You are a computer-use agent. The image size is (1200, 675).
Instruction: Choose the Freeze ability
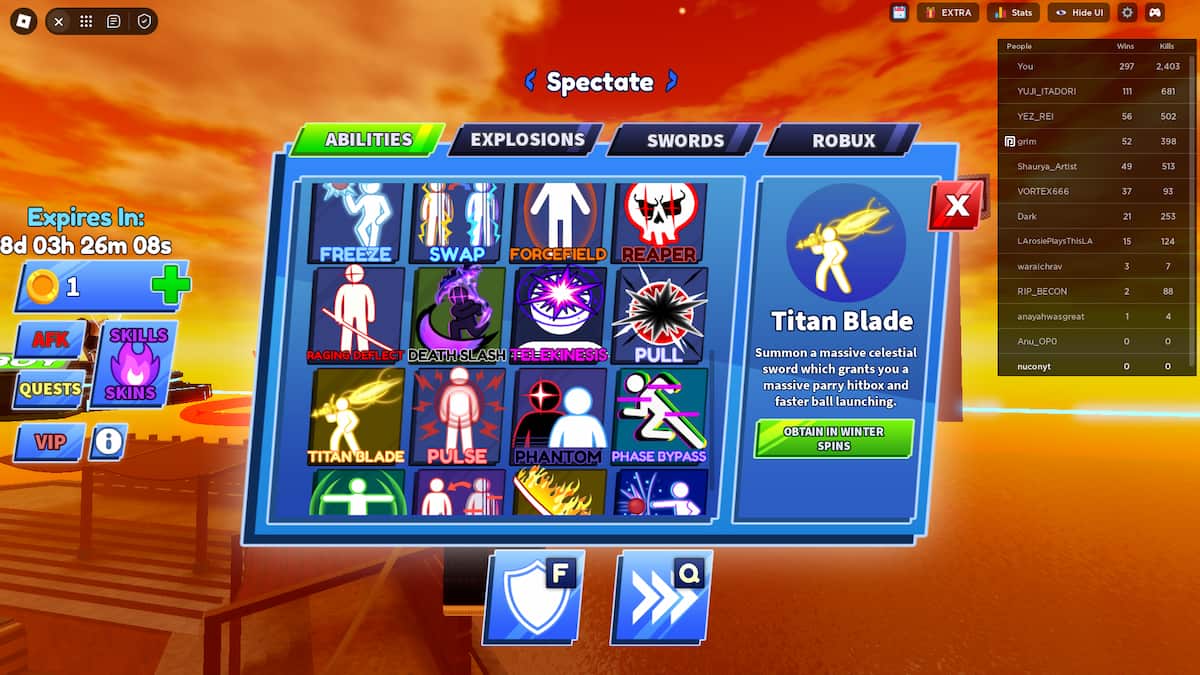coord(356,223)
